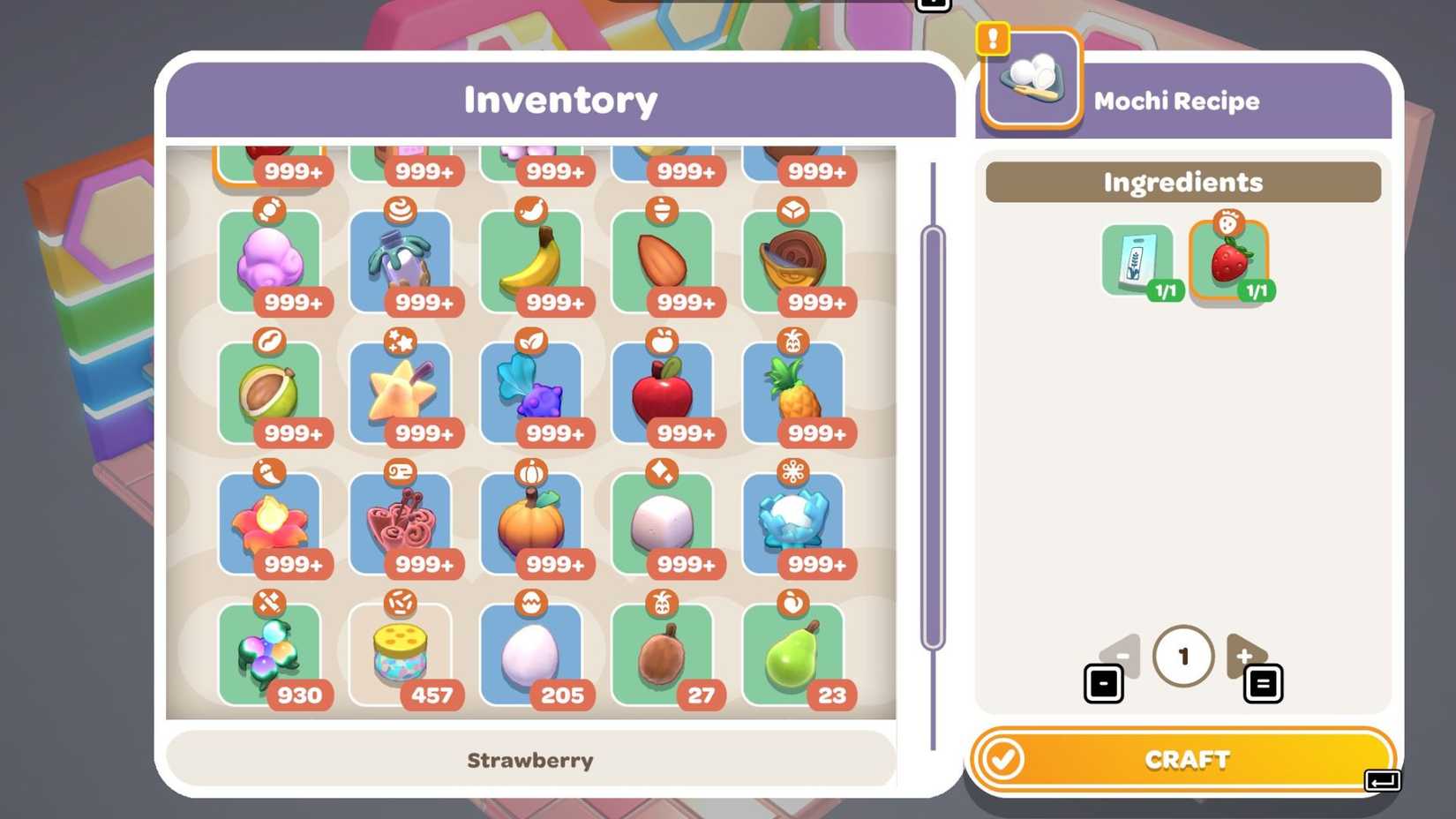Increase craft quantity with the plus arrow

1246,656
